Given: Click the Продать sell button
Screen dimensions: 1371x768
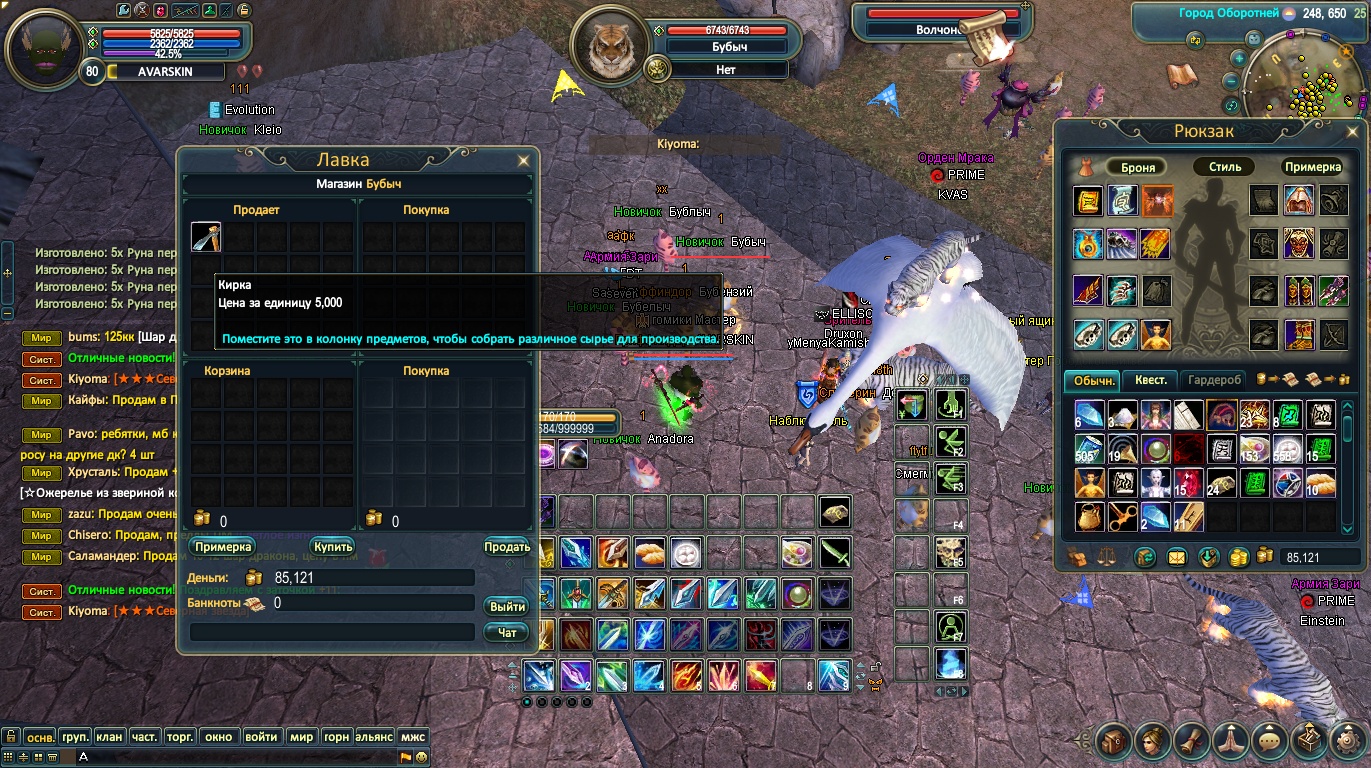Looking at the screenshot, I should point(507,547).
